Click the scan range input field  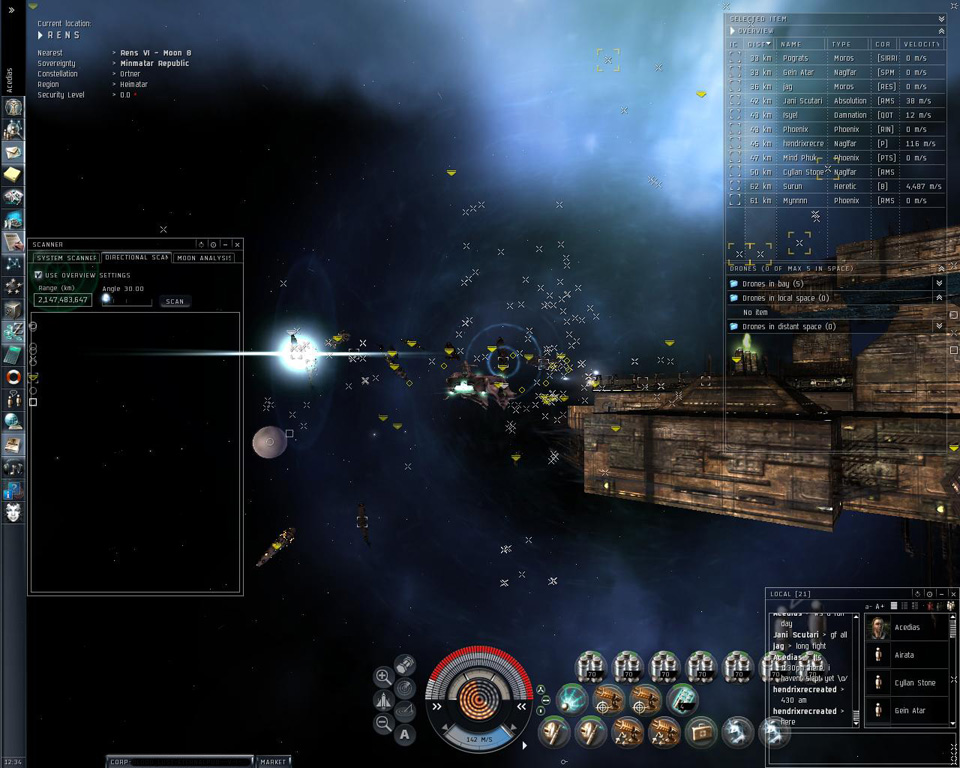coord(63,300)
